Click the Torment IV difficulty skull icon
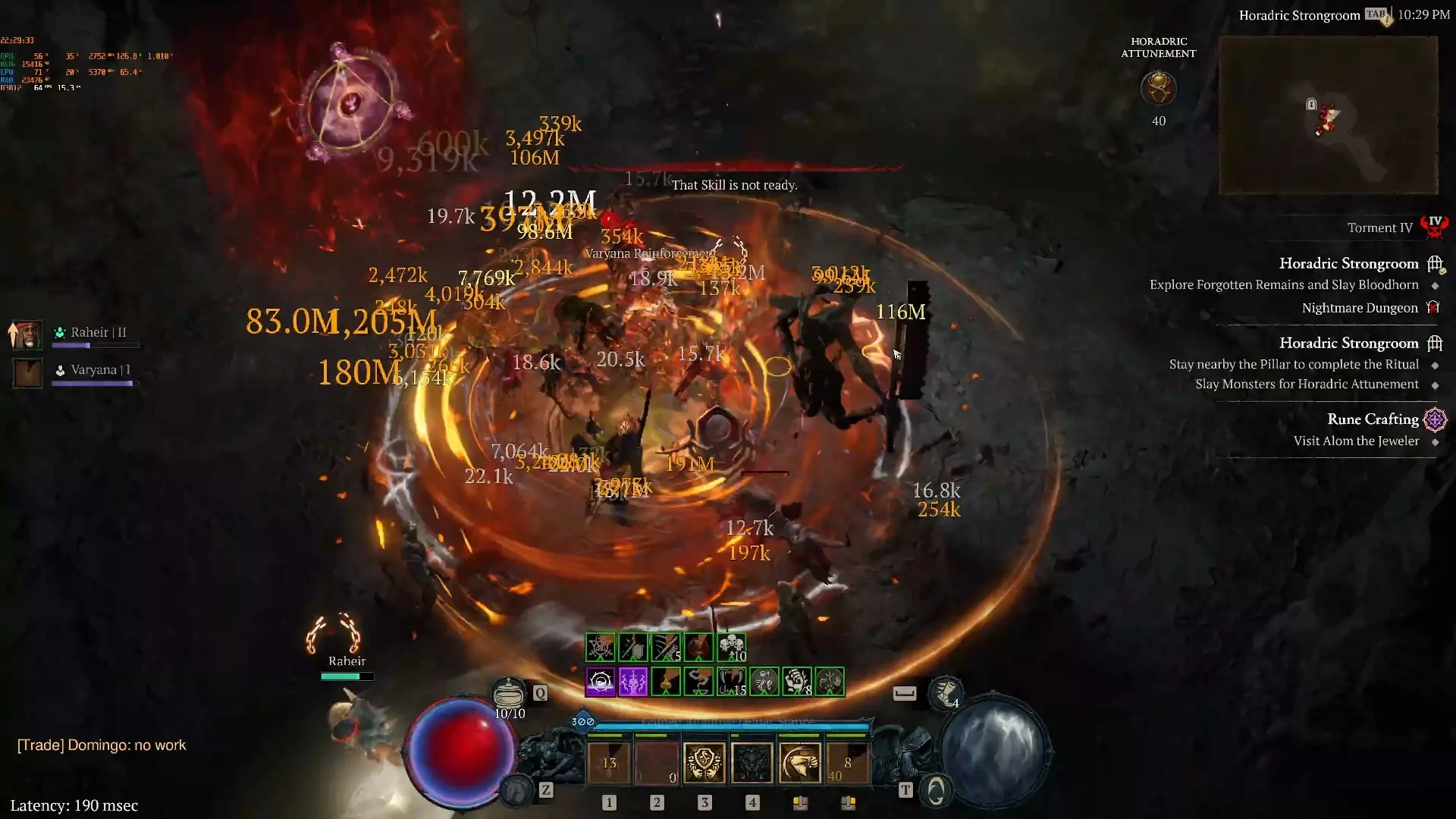The width and height of the screenshot is (1456, 819). 1434,225
